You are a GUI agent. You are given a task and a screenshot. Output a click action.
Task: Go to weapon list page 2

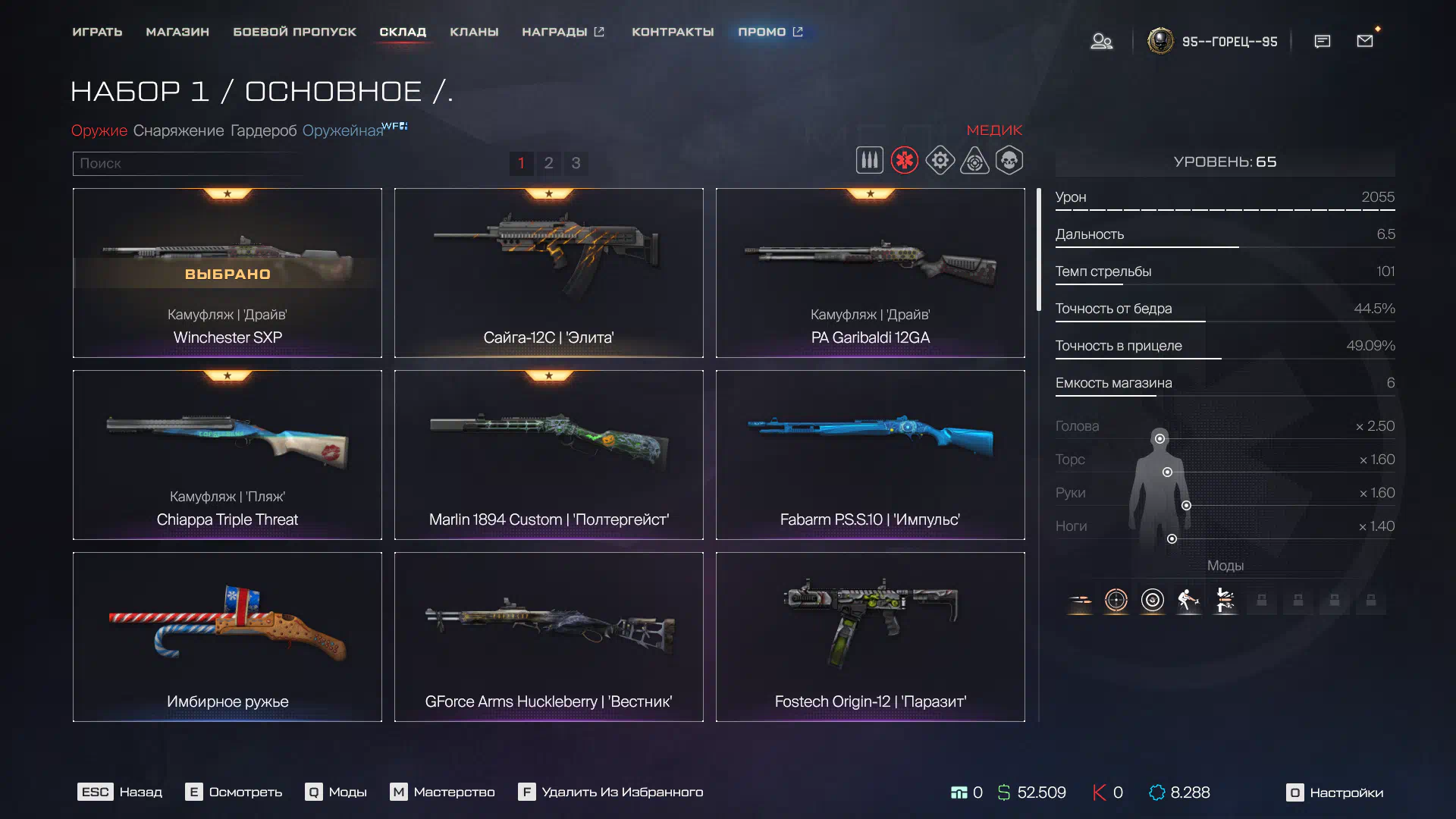548,163
